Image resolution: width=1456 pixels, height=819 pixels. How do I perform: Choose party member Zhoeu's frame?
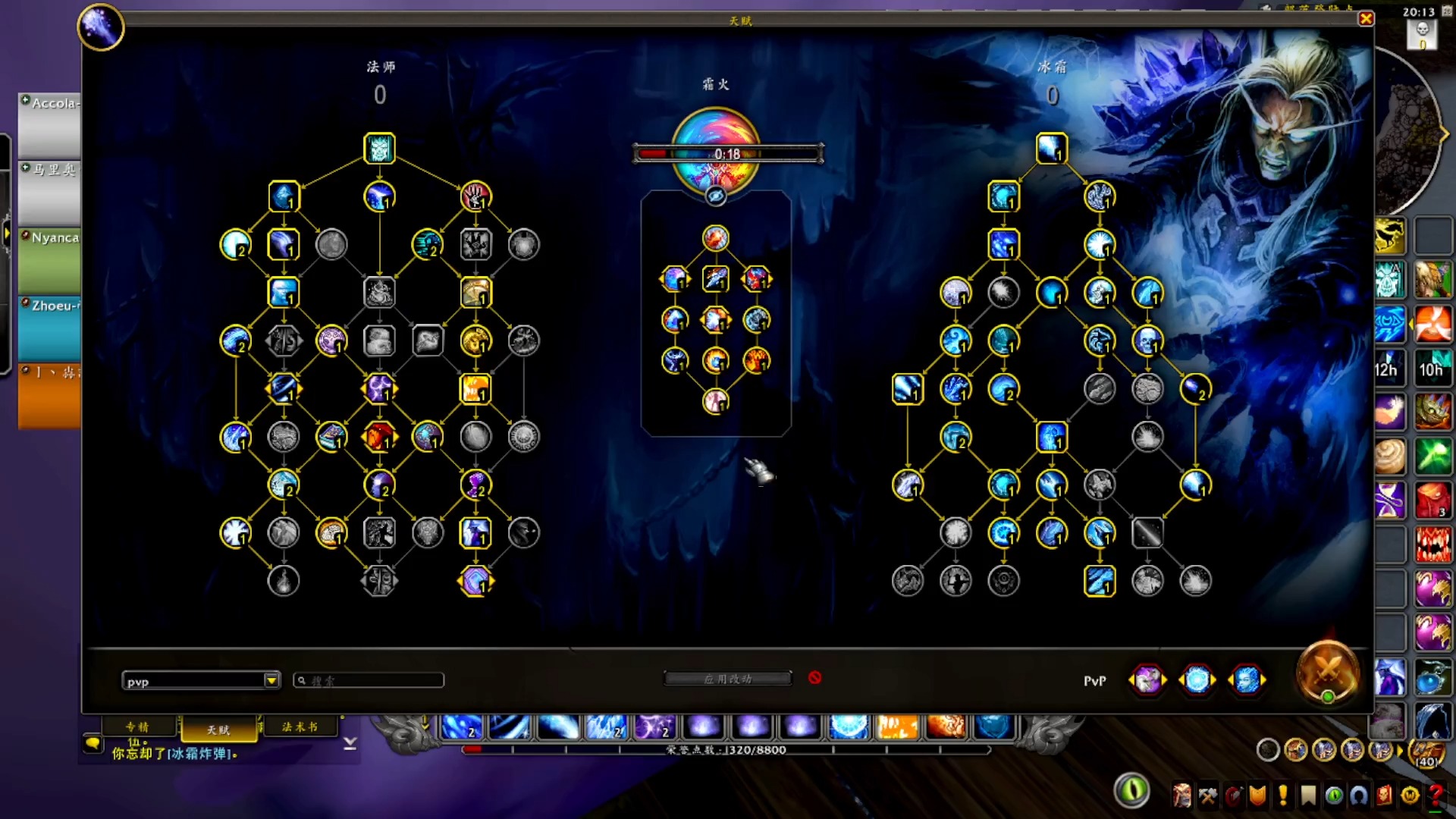pyautogui.click(x=50, y=328)
